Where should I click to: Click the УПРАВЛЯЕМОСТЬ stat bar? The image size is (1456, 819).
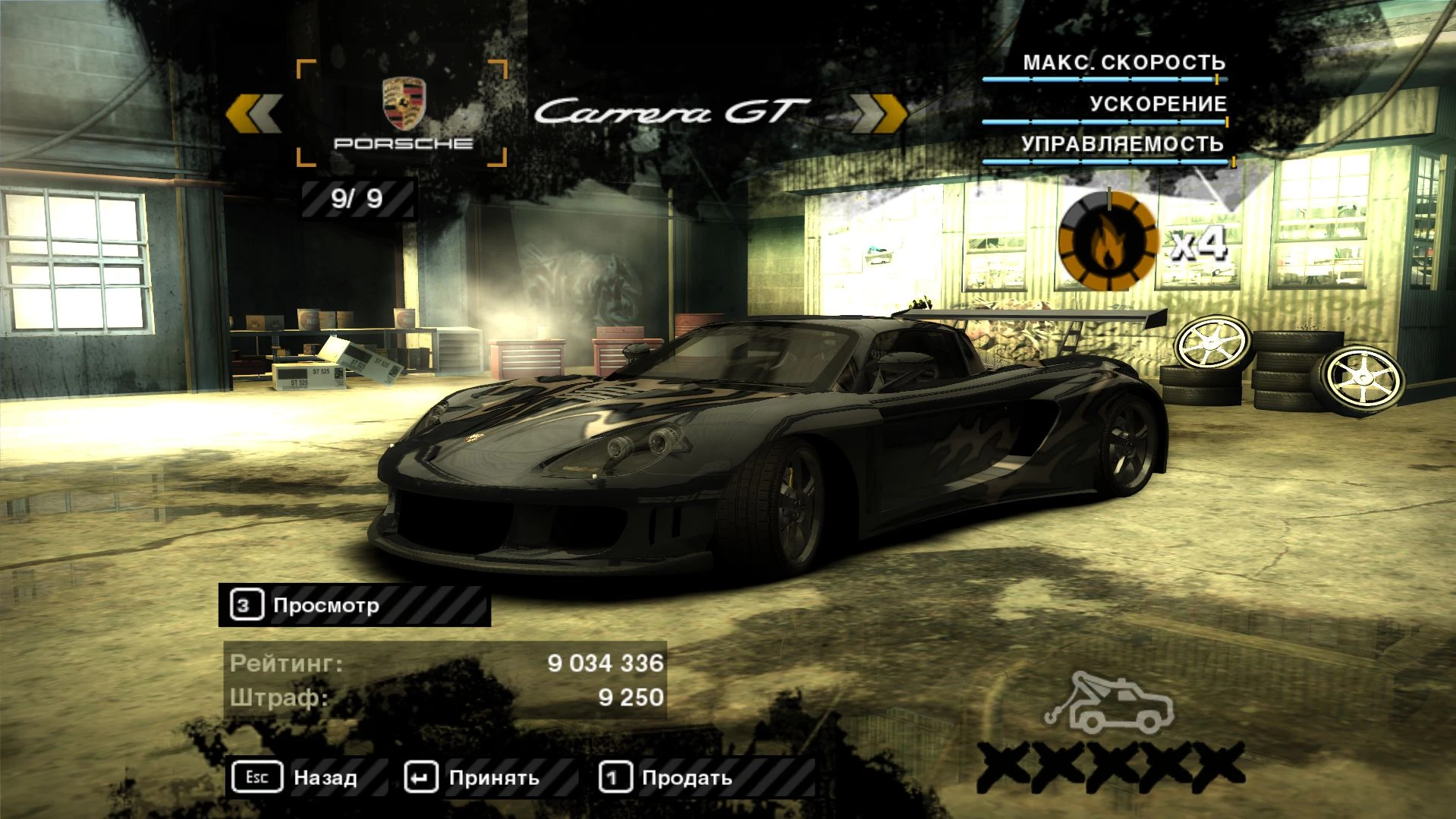[x=1104, y=159]
